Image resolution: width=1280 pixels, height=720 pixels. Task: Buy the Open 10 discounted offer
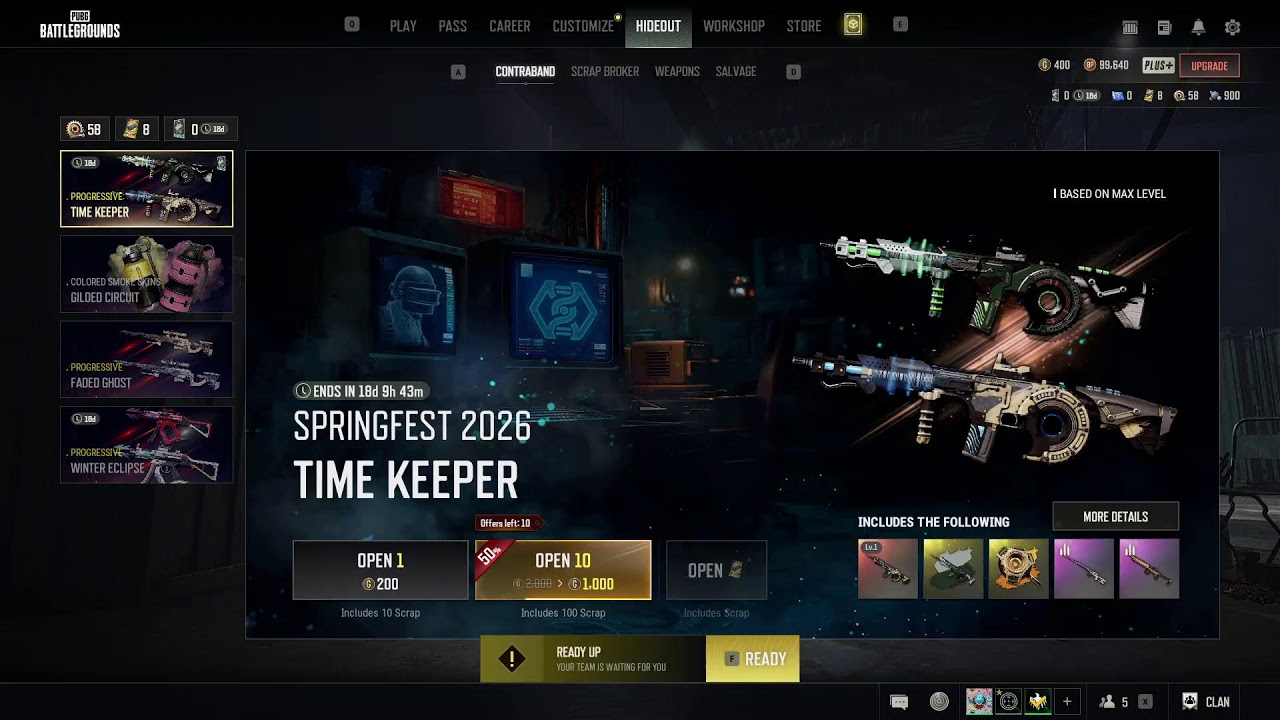[x=563, y=570]
